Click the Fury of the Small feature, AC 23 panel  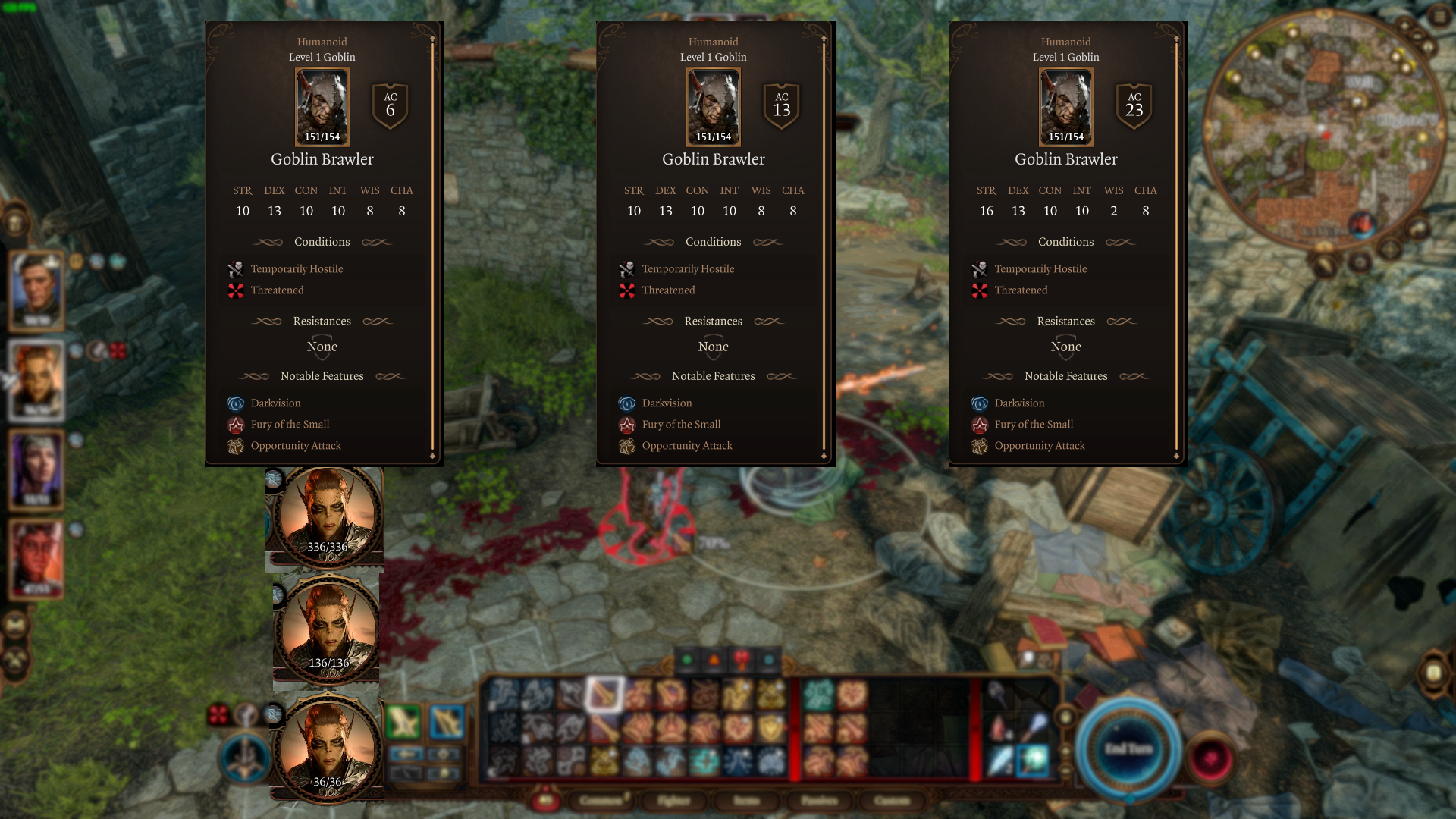(x=1034, y=425)
